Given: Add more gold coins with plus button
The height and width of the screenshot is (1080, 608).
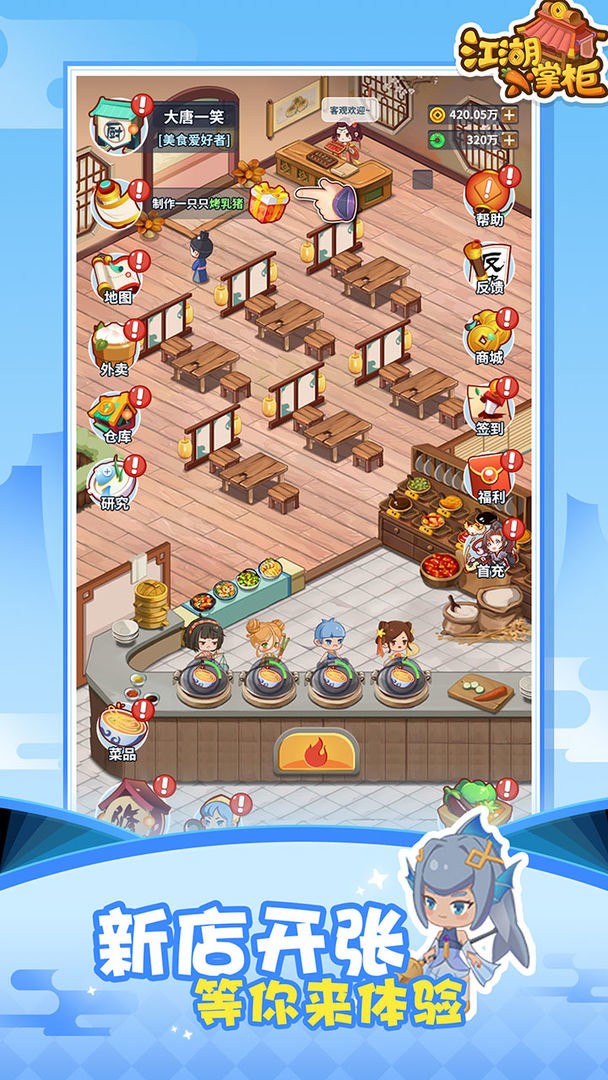Looking at the screenshot, I should [x=510, y=114].
